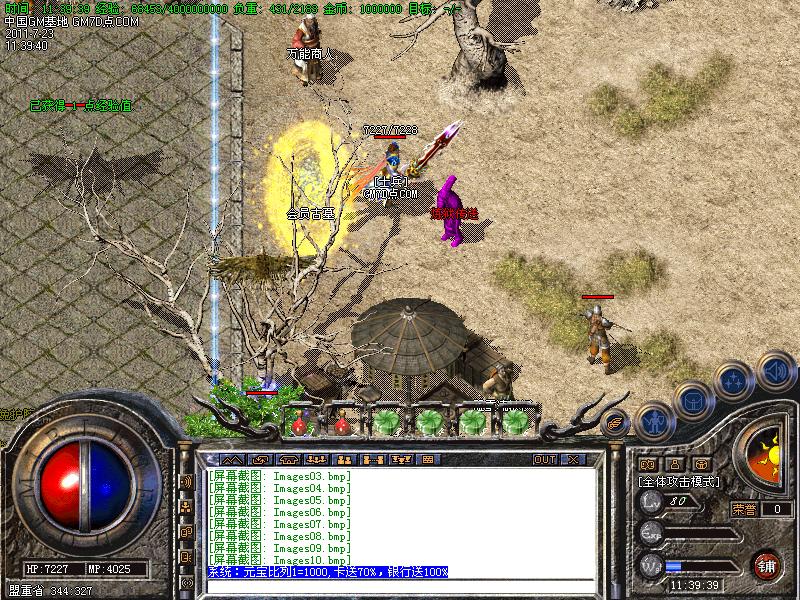Click the chat text input field

pos(400,586)
